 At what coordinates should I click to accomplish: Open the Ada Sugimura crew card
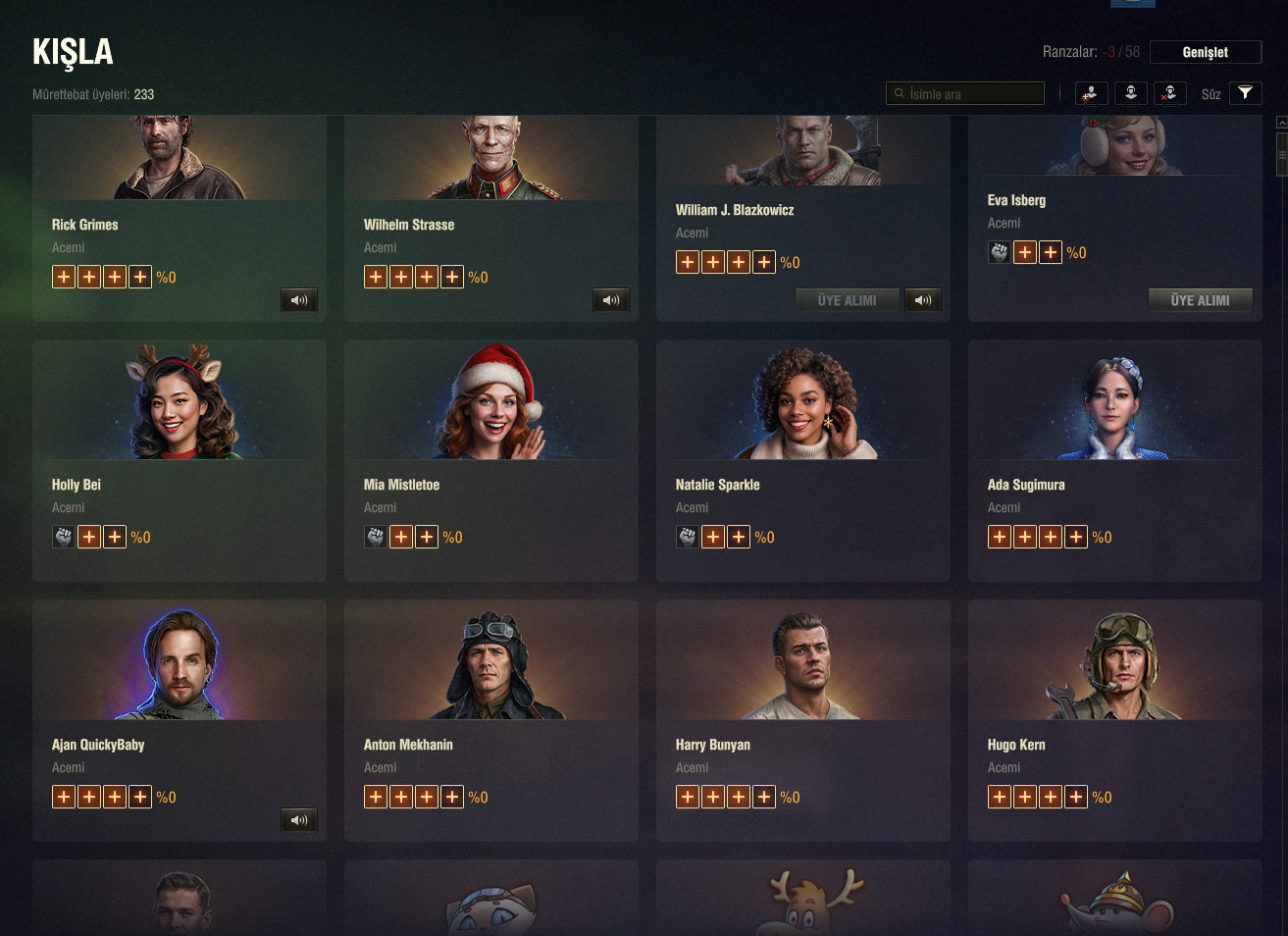point(1115,460)
